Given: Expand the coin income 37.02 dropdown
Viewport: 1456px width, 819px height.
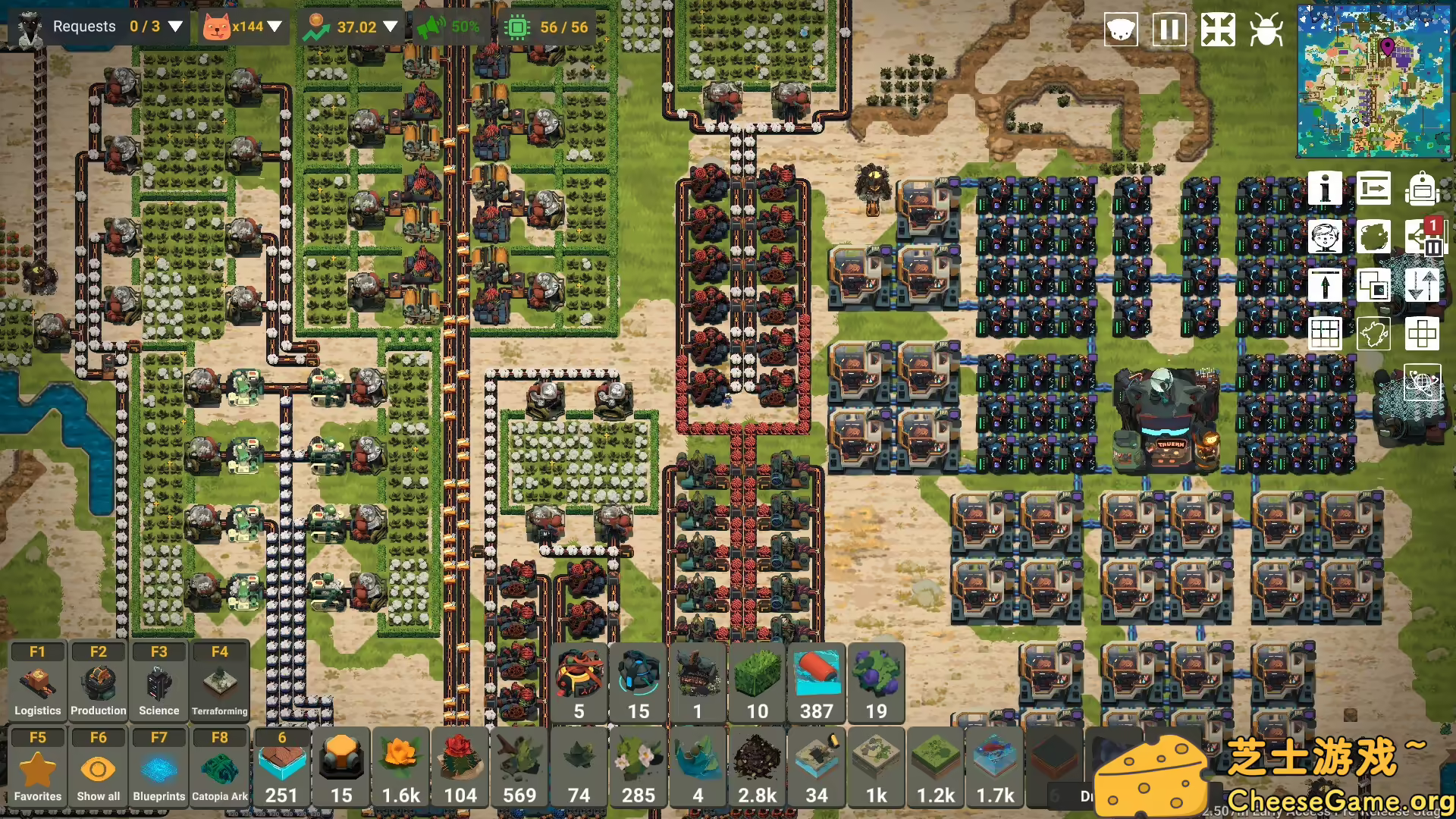Looking at the screenshot, I should [391, 26].
